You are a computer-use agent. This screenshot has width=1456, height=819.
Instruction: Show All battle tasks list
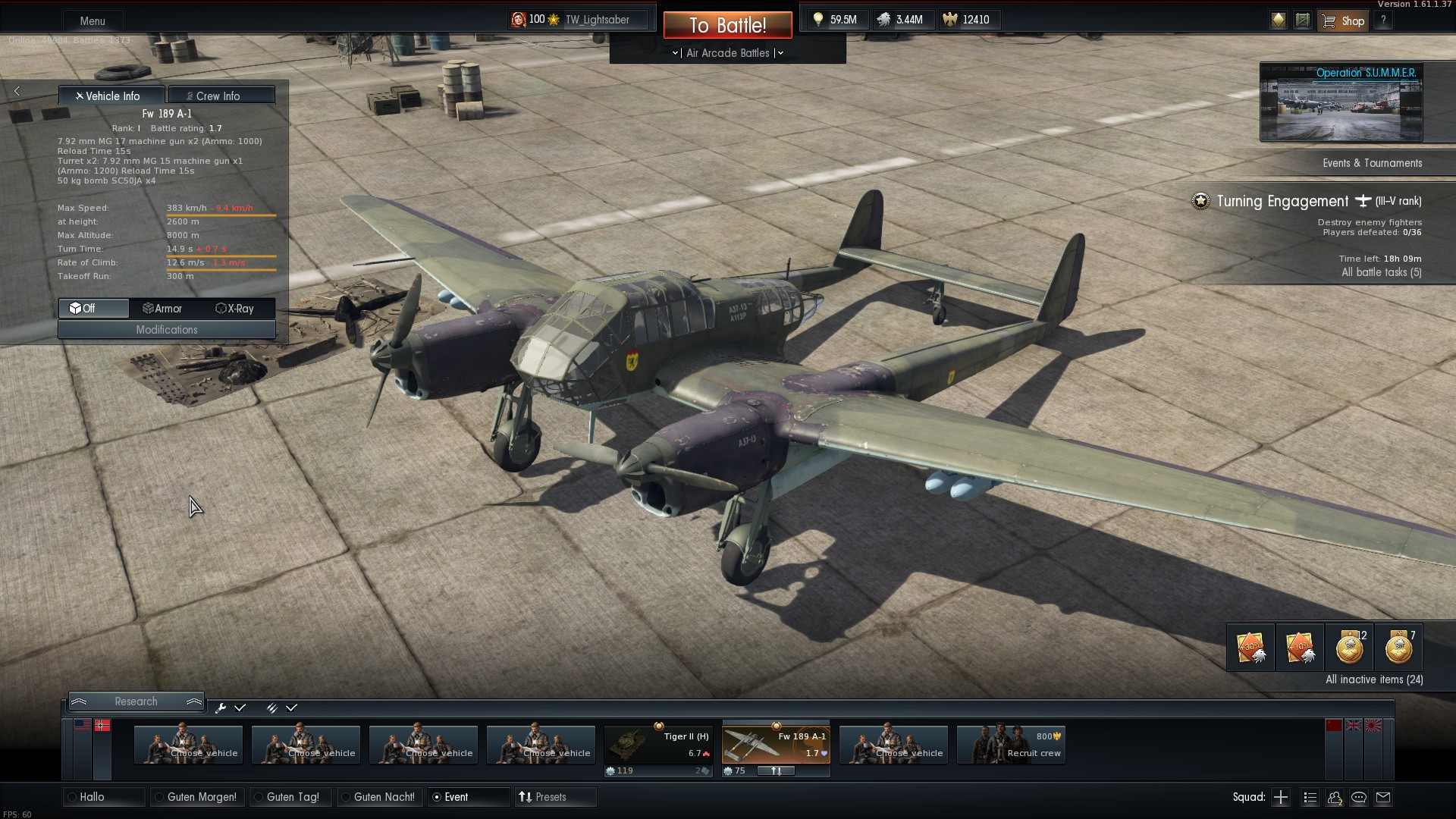(1381, 272)
